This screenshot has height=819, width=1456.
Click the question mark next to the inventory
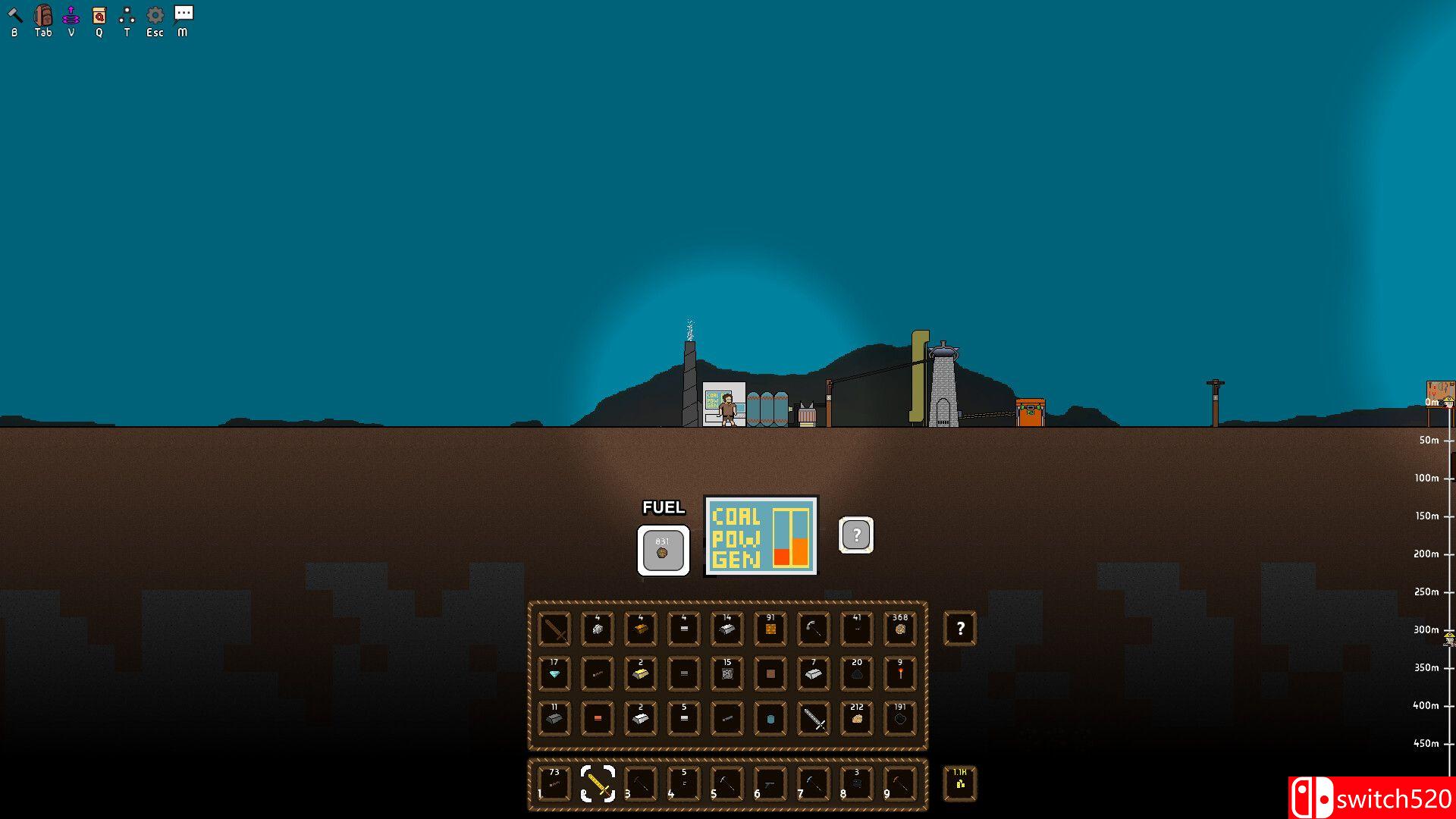click(x=959, y=629)
